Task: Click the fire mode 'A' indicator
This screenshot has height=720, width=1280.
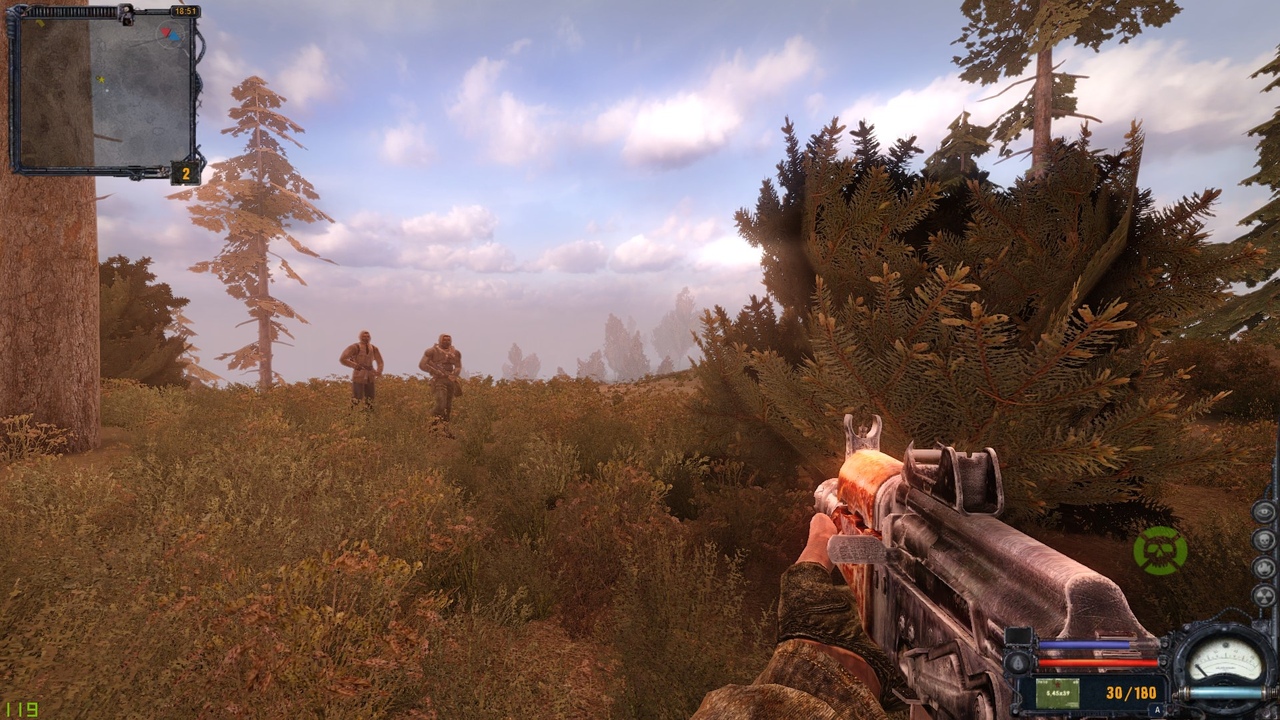Action: pyautogui.click(x=1156, y=710)
